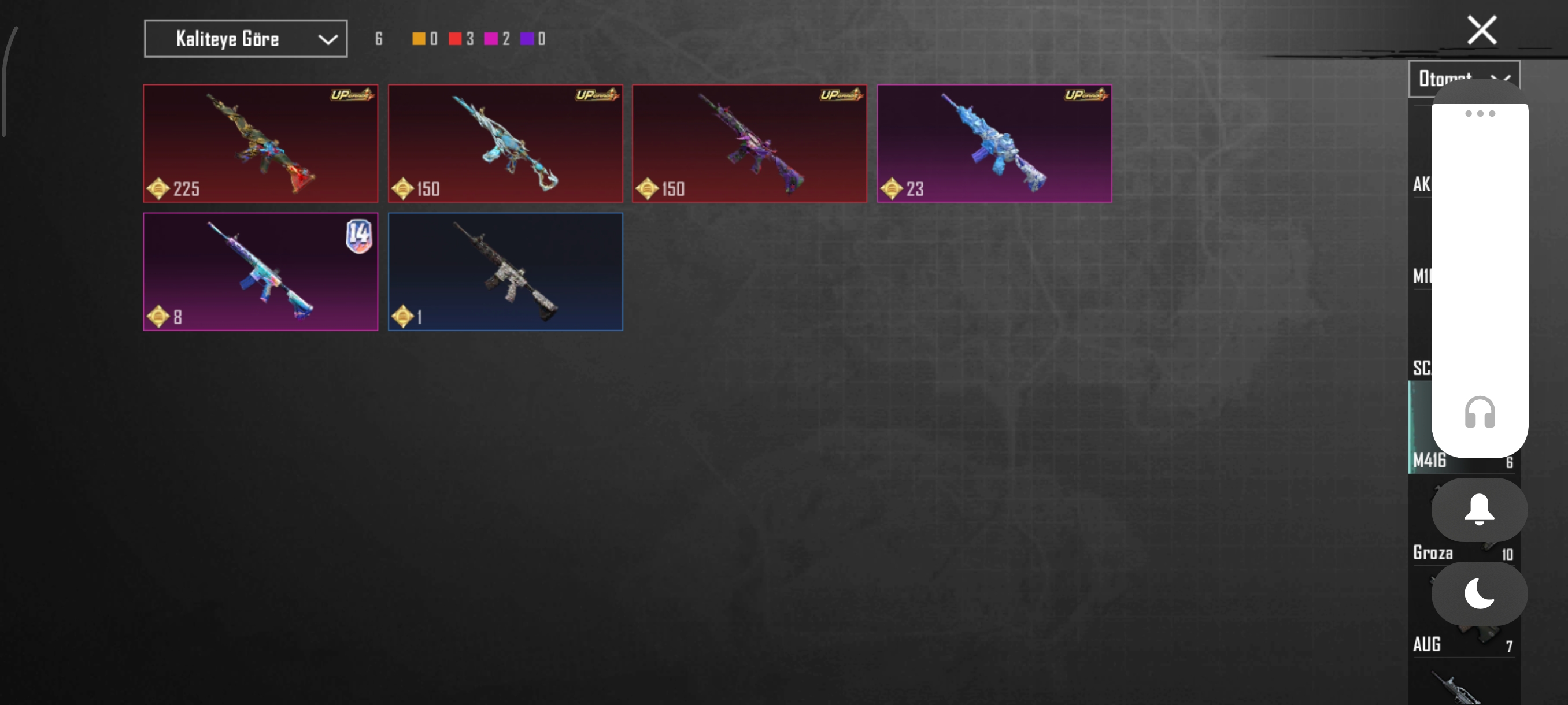Switch to the AUG weapon category
The image size is (1568, 705).
click(1428, 644)
